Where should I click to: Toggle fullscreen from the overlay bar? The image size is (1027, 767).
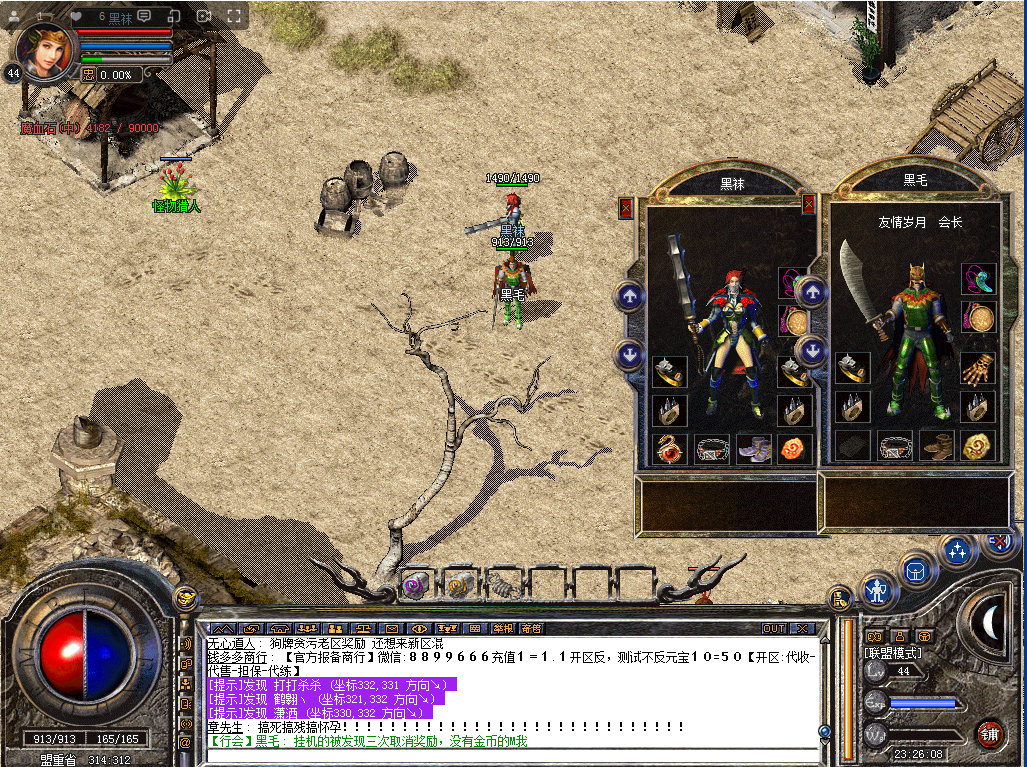click(234, 16)
